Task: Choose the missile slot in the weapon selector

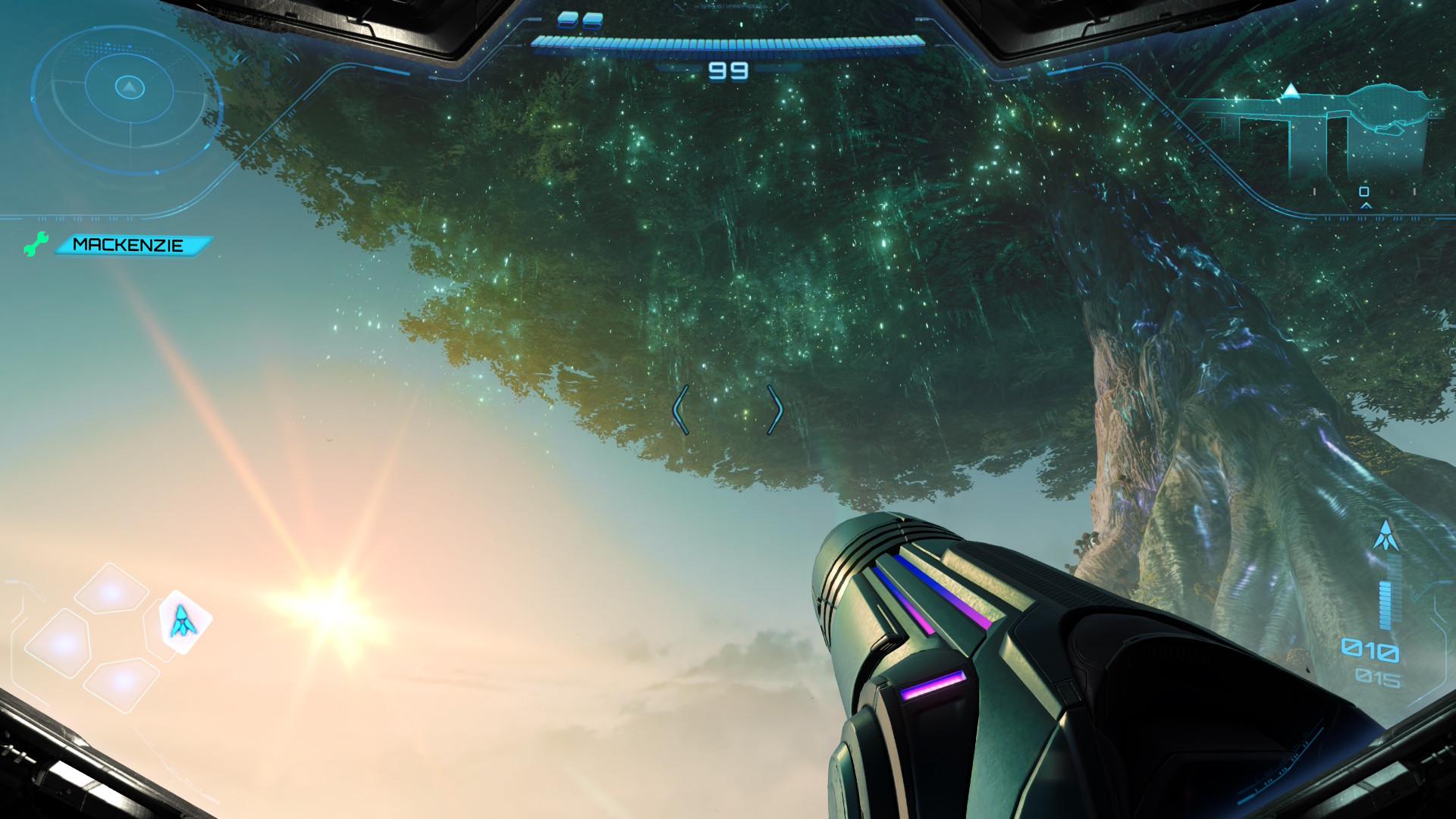Action: click(183, 622)
